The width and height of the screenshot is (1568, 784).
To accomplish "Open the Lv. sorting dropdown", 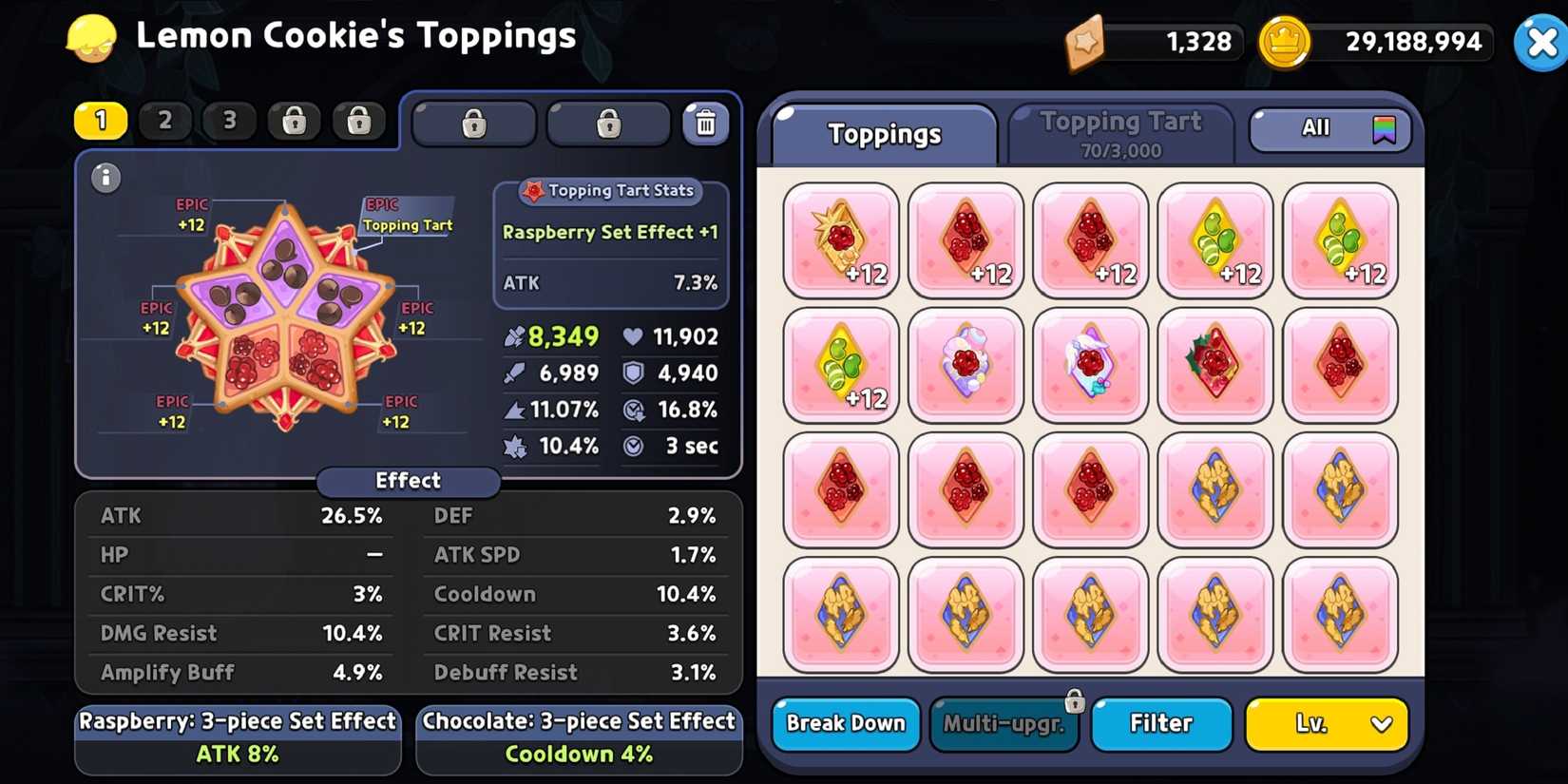I will click(1327, 724).
